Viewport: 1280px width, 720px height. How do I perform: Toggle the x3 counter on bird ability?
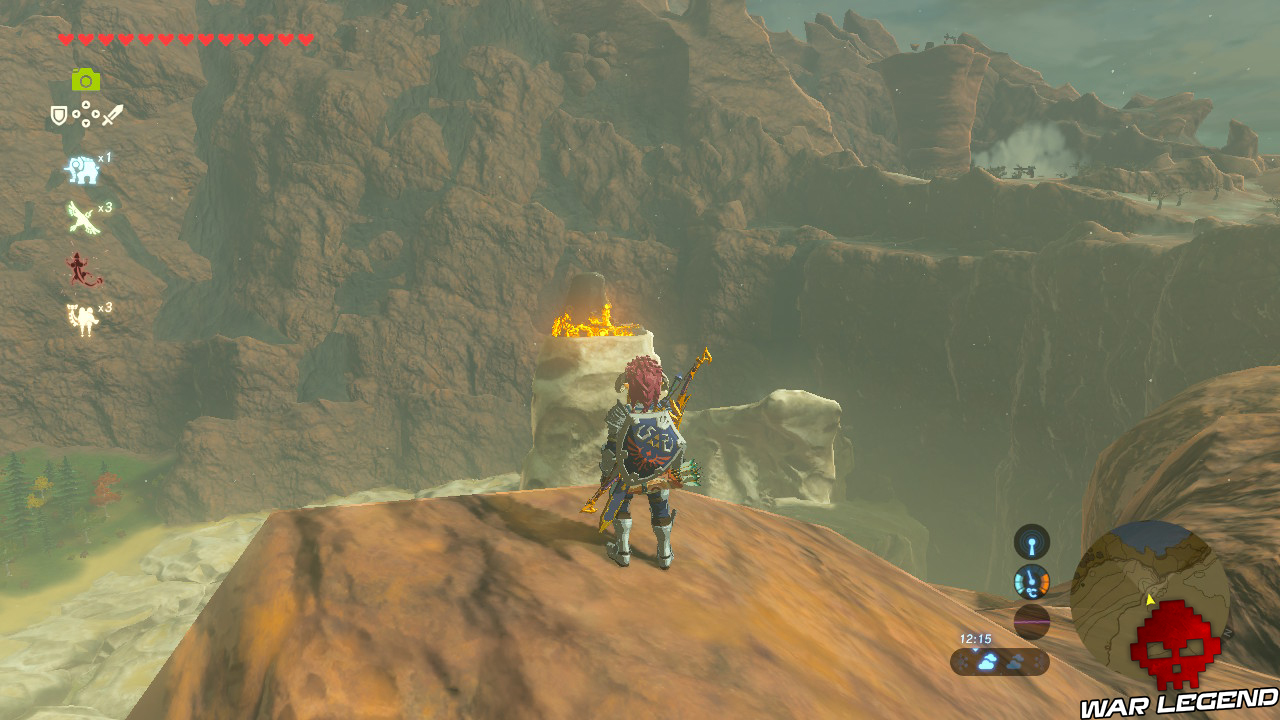(x=104, y=207)
